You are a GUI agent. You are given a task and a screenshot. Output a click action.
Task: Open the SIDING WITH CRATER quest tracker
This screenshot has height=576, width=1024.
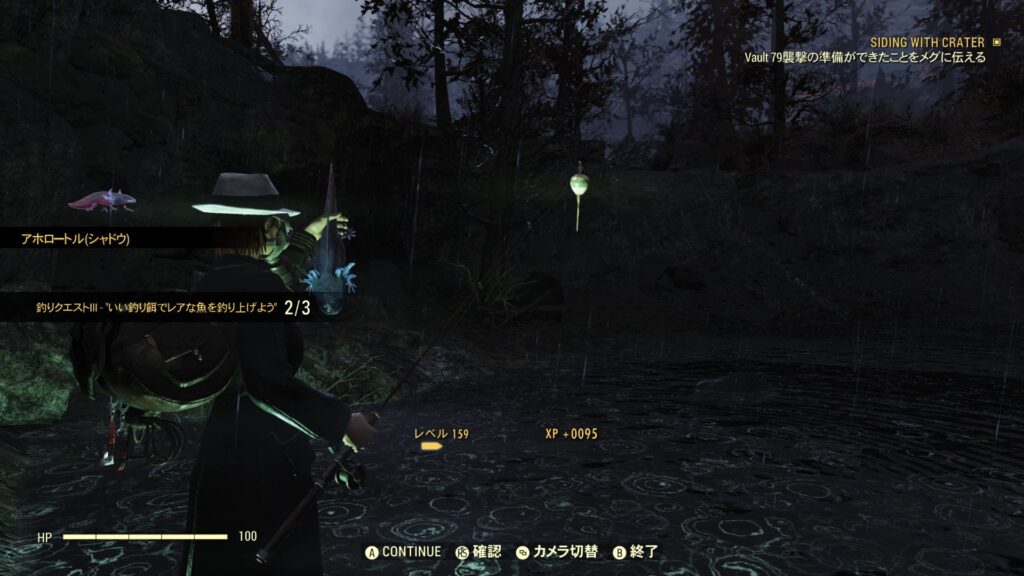(928, 42)
